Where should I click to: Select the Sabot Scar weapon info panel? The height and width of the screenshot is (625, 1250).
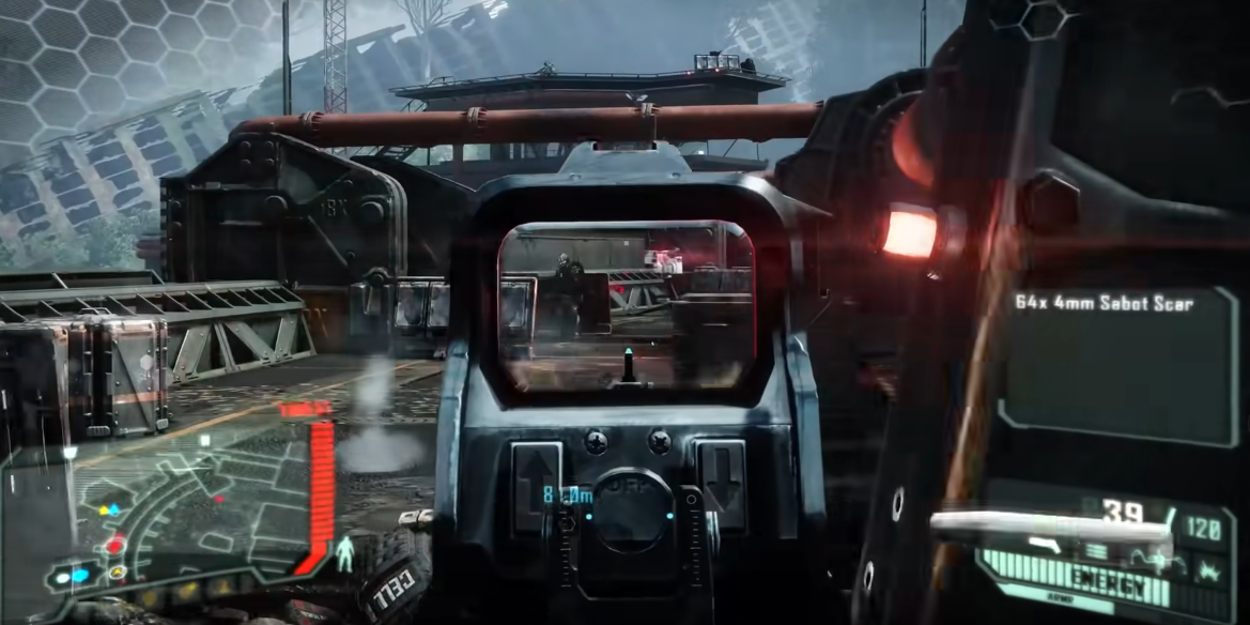1120,365
